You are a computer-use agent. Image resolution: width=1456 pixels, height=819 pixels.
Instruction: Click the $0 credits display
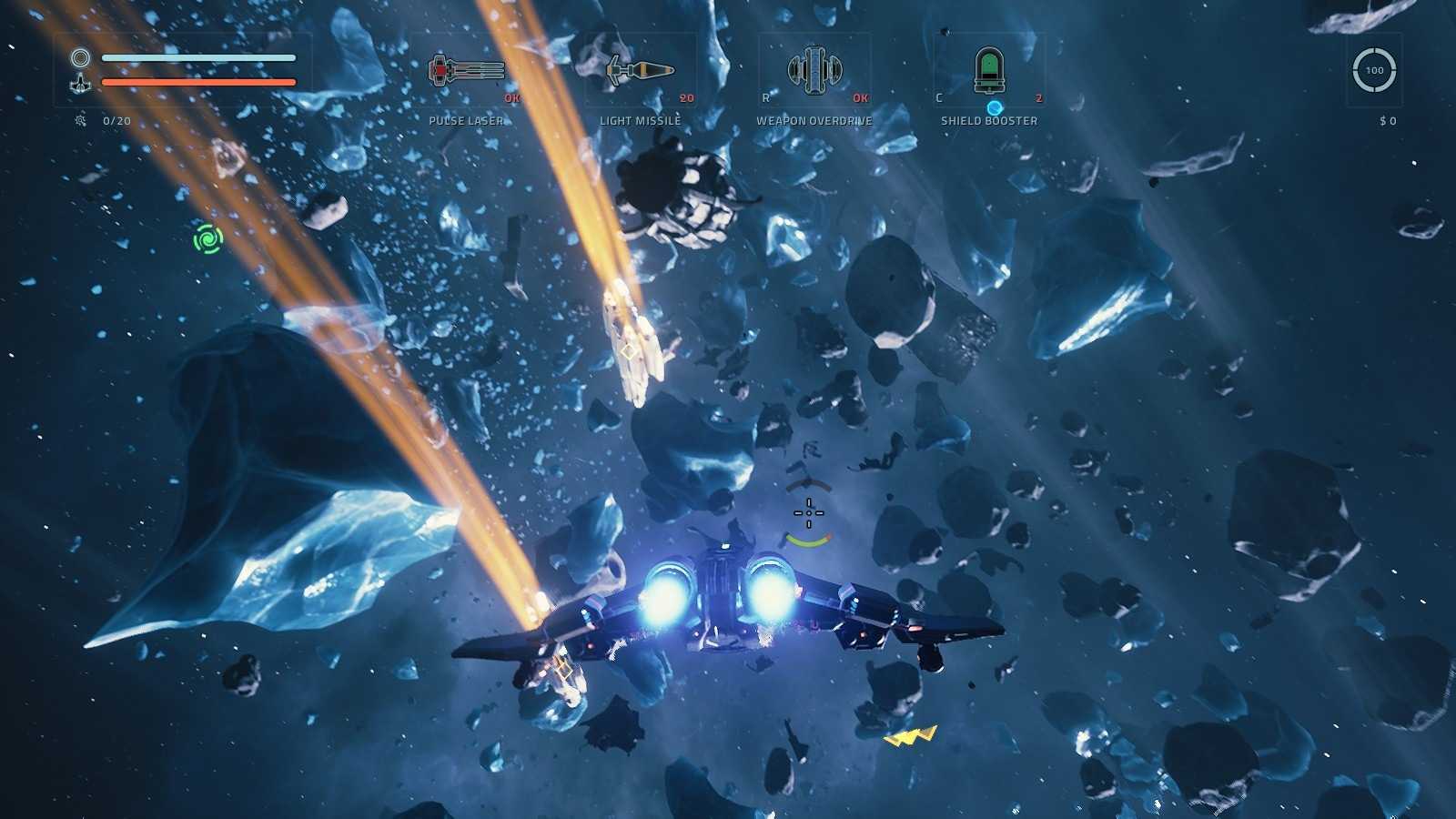[x=1387, y=120]
